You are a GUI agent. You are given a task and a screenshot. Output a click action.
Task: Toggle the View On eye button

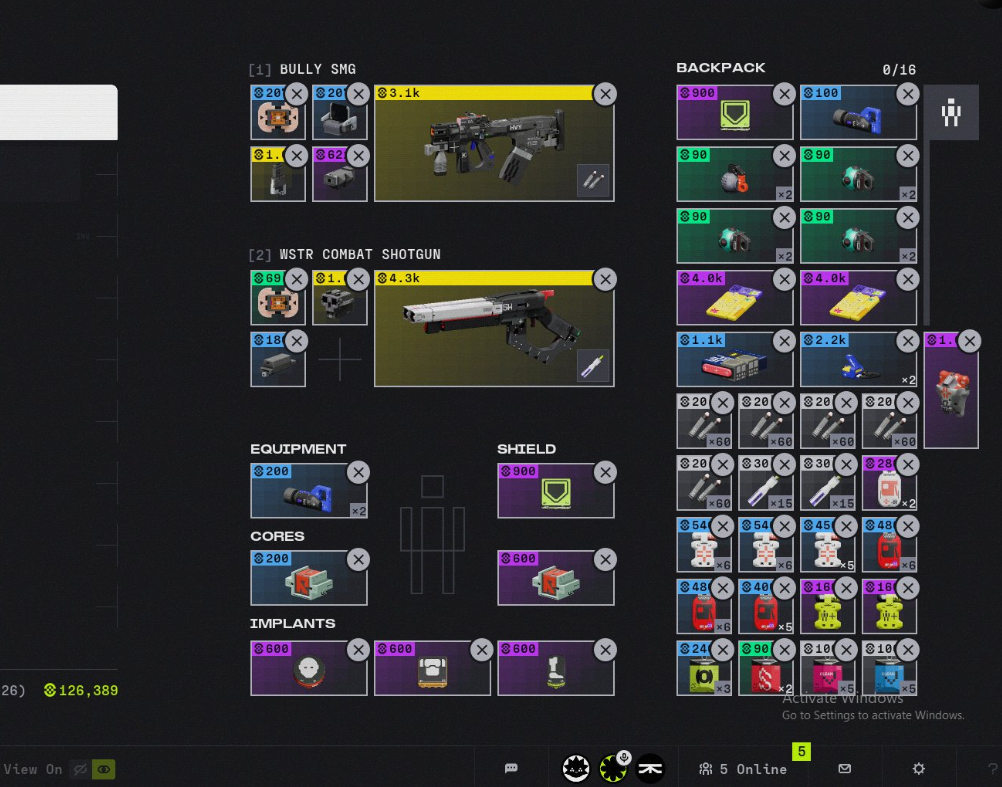pos(103,769)
